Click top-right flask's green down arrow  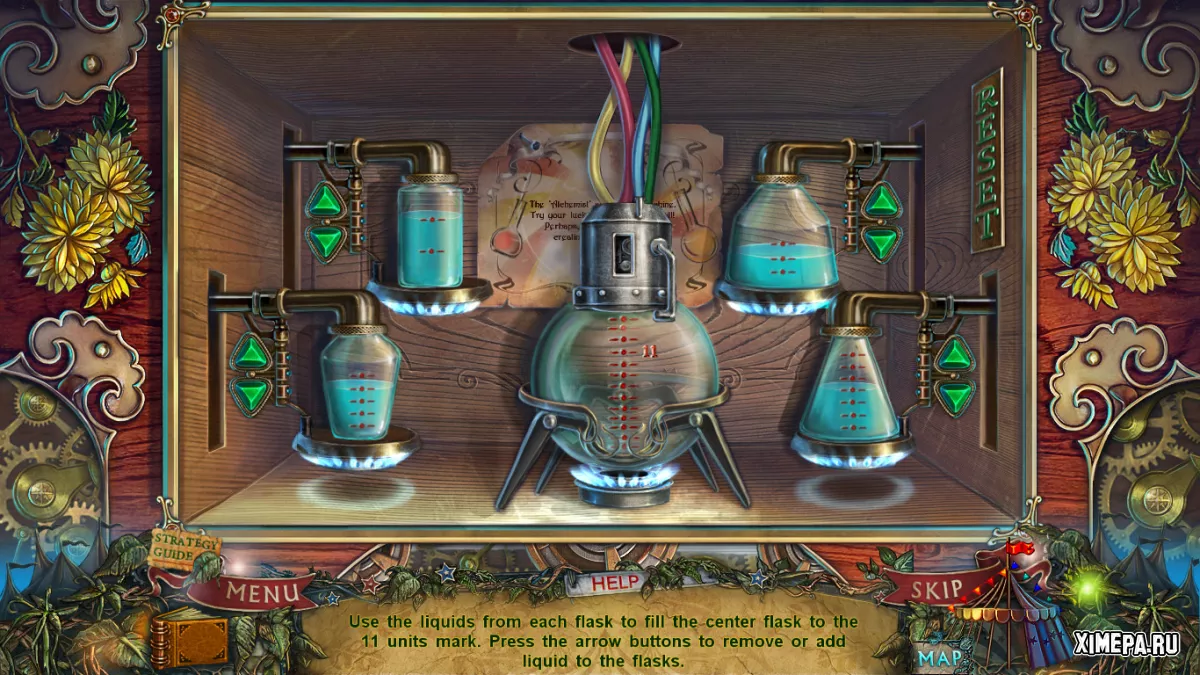[x=881, y=242]
